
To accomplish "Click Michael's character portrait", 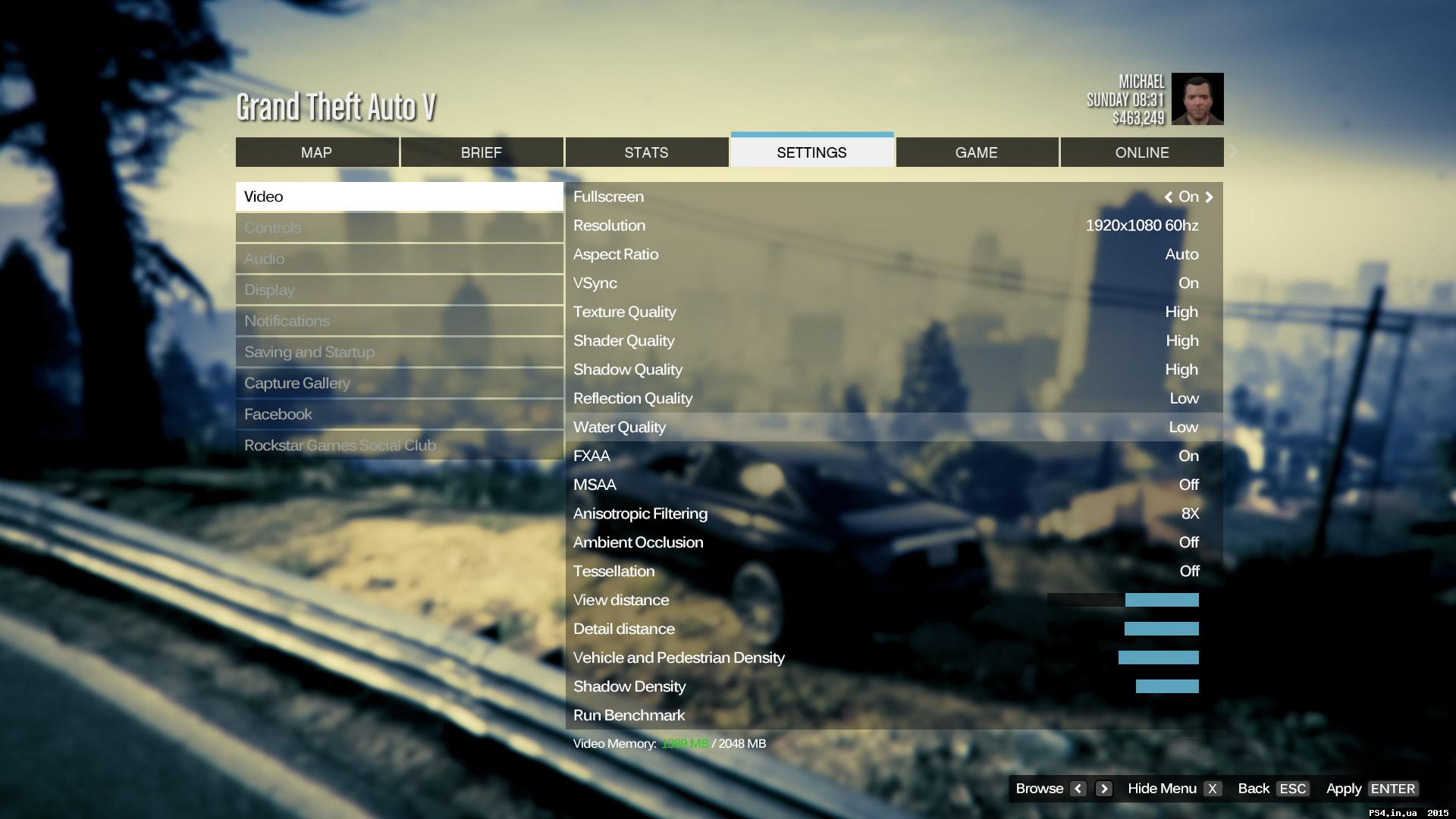I will click(1197, 99).
